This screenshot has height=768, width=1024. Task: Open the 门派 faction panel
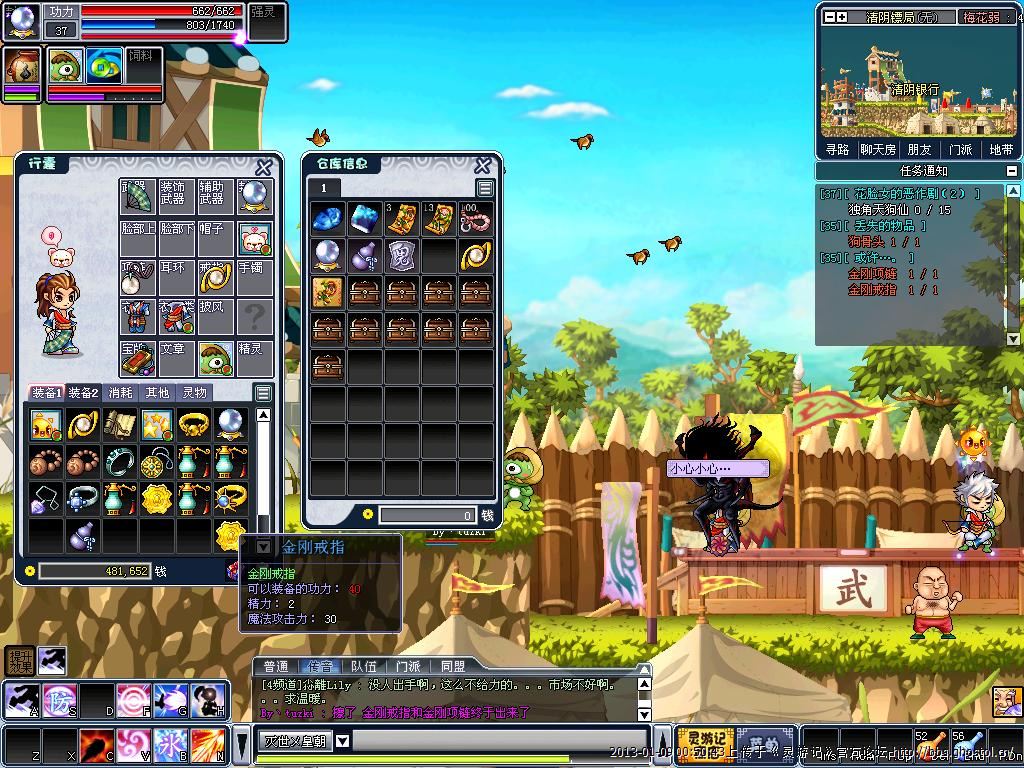960,149
